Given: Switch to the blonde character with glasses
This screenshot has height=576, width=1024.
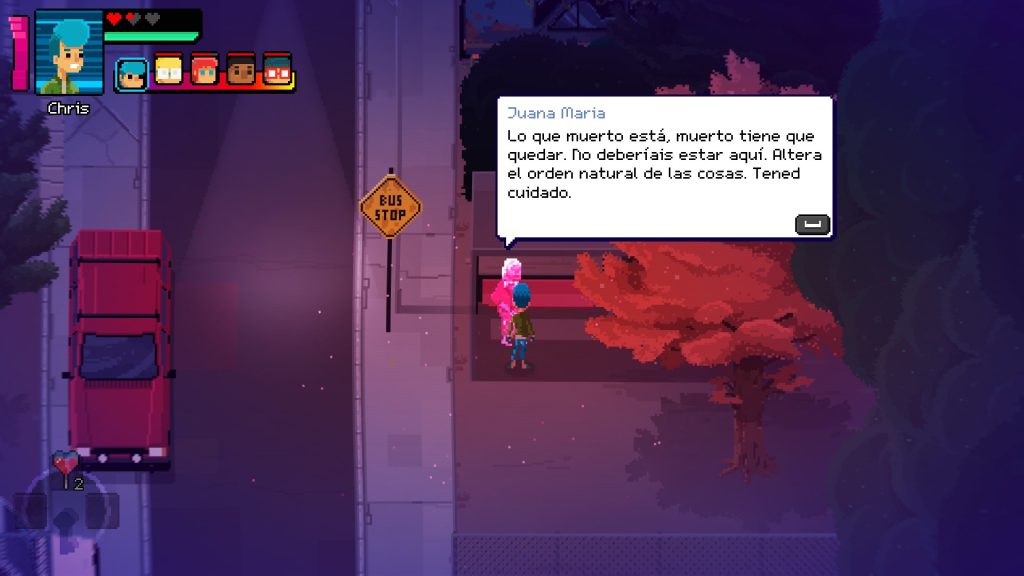Looking at the screenshot, I should click(x=168, y=70).
